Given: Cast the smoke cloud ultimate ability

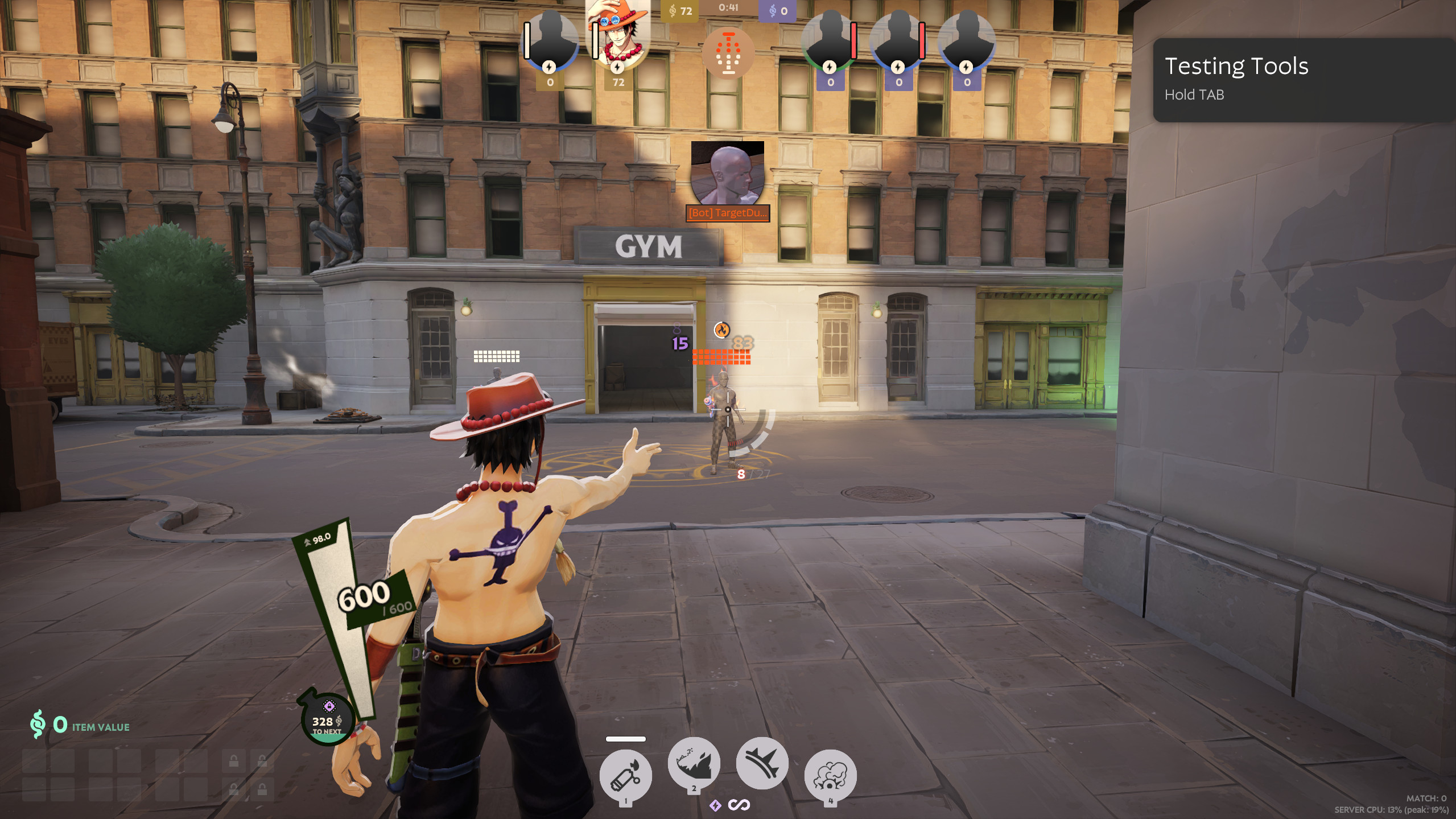Looking at the screenshot, I should (830, 775).
